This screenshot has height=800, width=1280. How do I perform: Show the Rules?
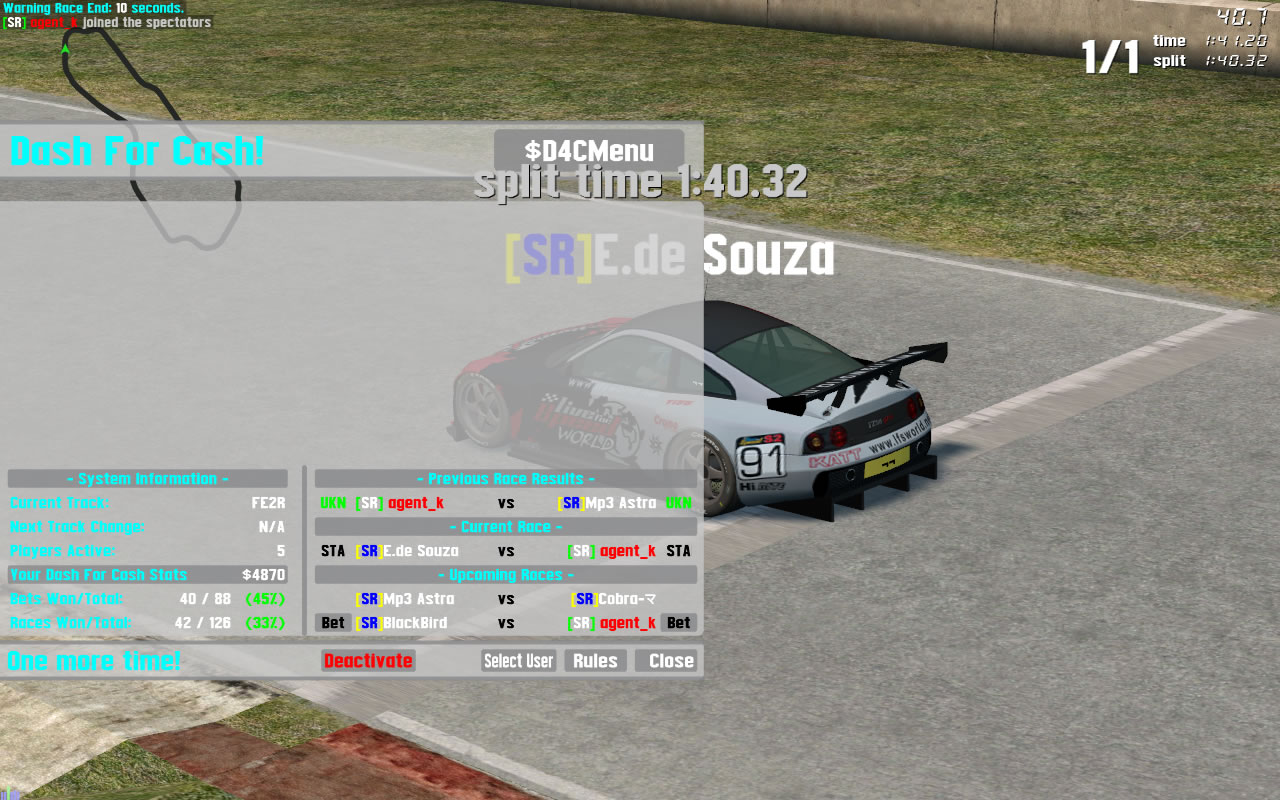pyautogui.click(x=595, y=661)
